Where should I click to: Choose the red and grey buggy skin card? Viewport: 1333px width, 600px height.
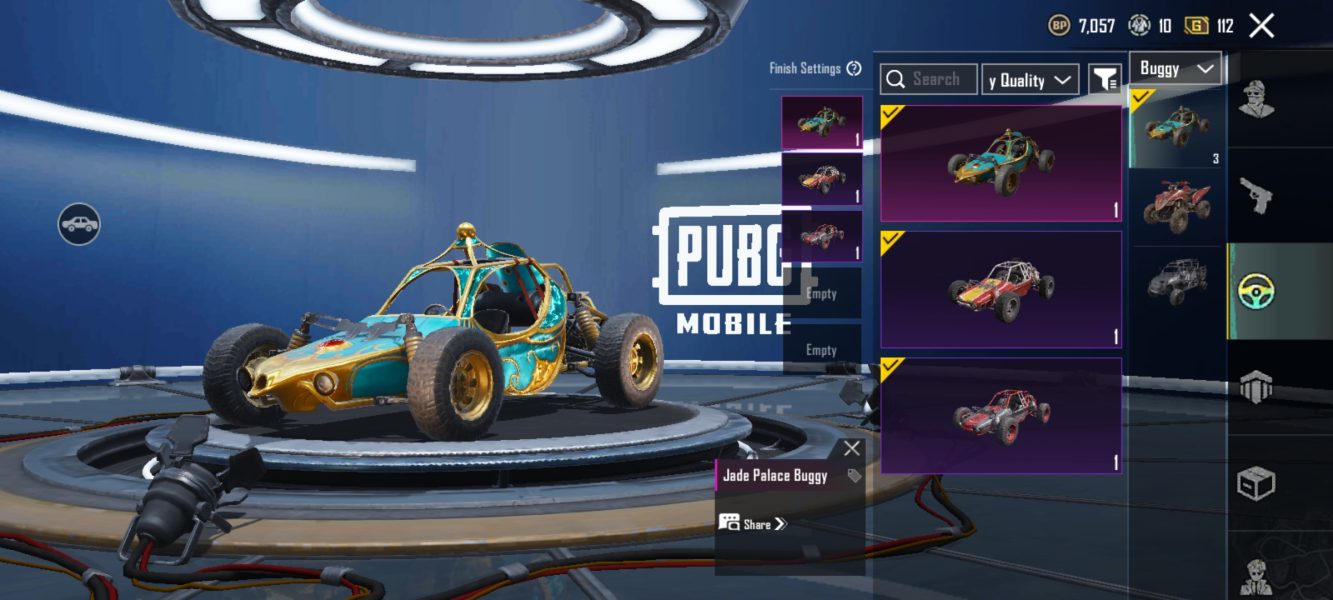[x=1000, y=415]
